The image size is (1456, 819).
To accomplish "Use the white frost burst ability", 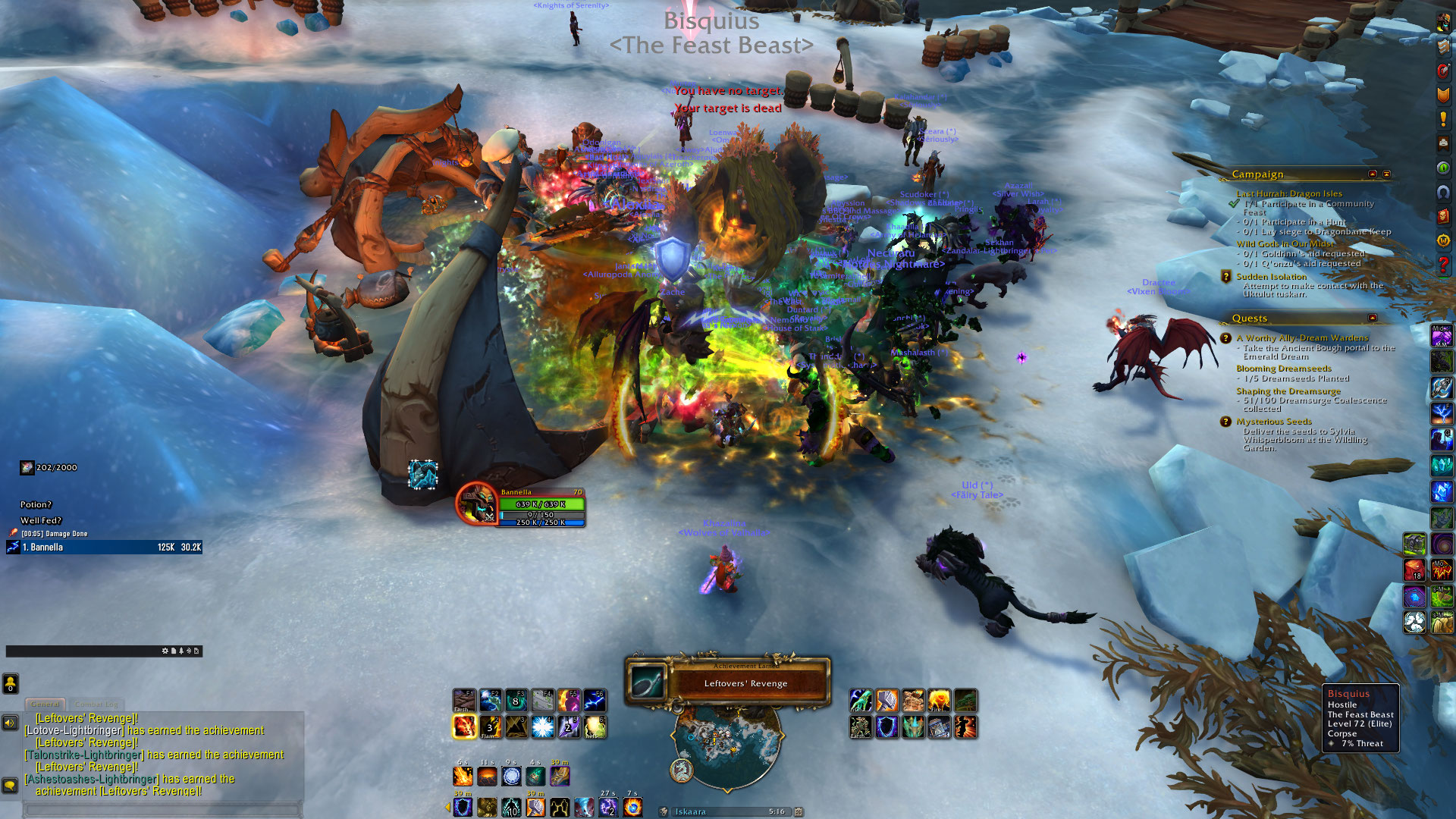I will tap(542, 726).
